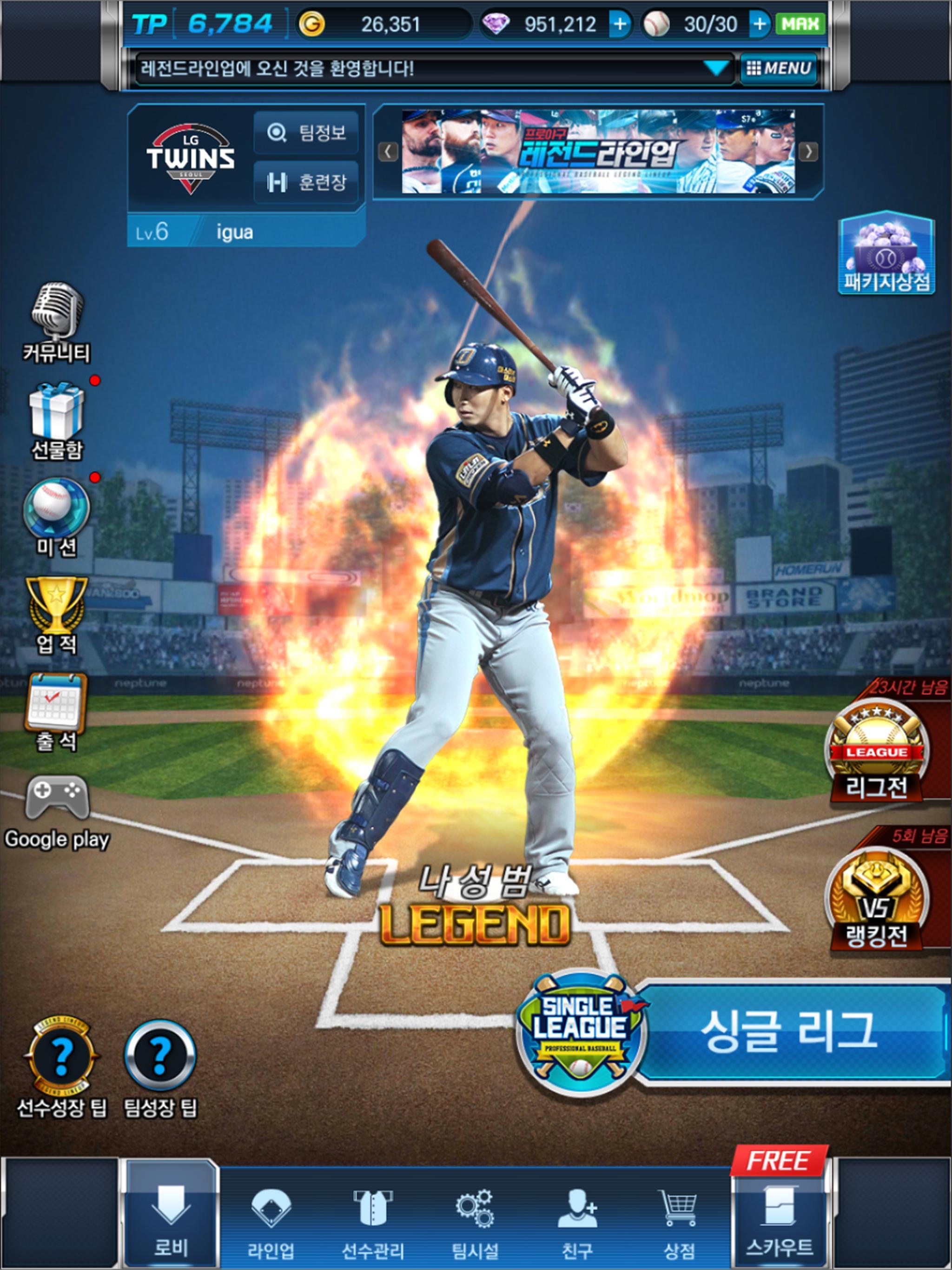Viewport: 952px width, 1270px height.
Task: Open the 팀정보 team info panel
Action: pyautogui.click(x=306, y=132)
